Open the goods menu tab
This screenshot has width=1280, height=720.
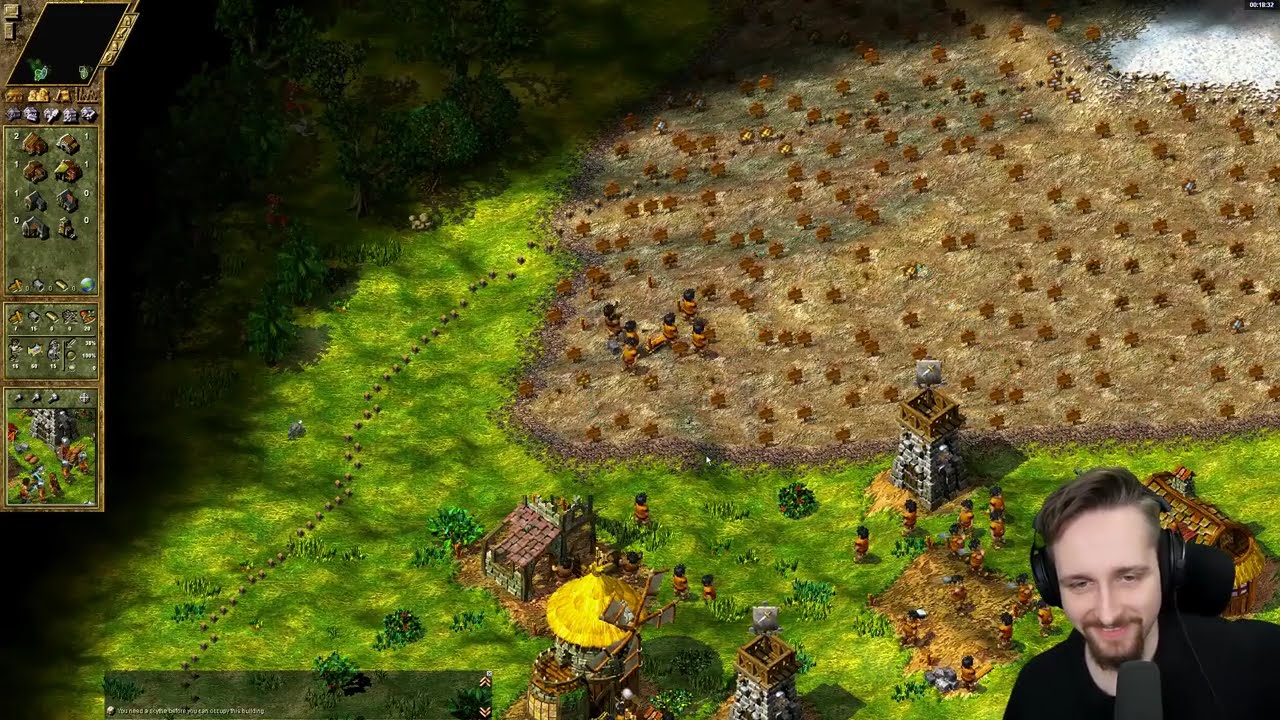(x=64, y=96)
